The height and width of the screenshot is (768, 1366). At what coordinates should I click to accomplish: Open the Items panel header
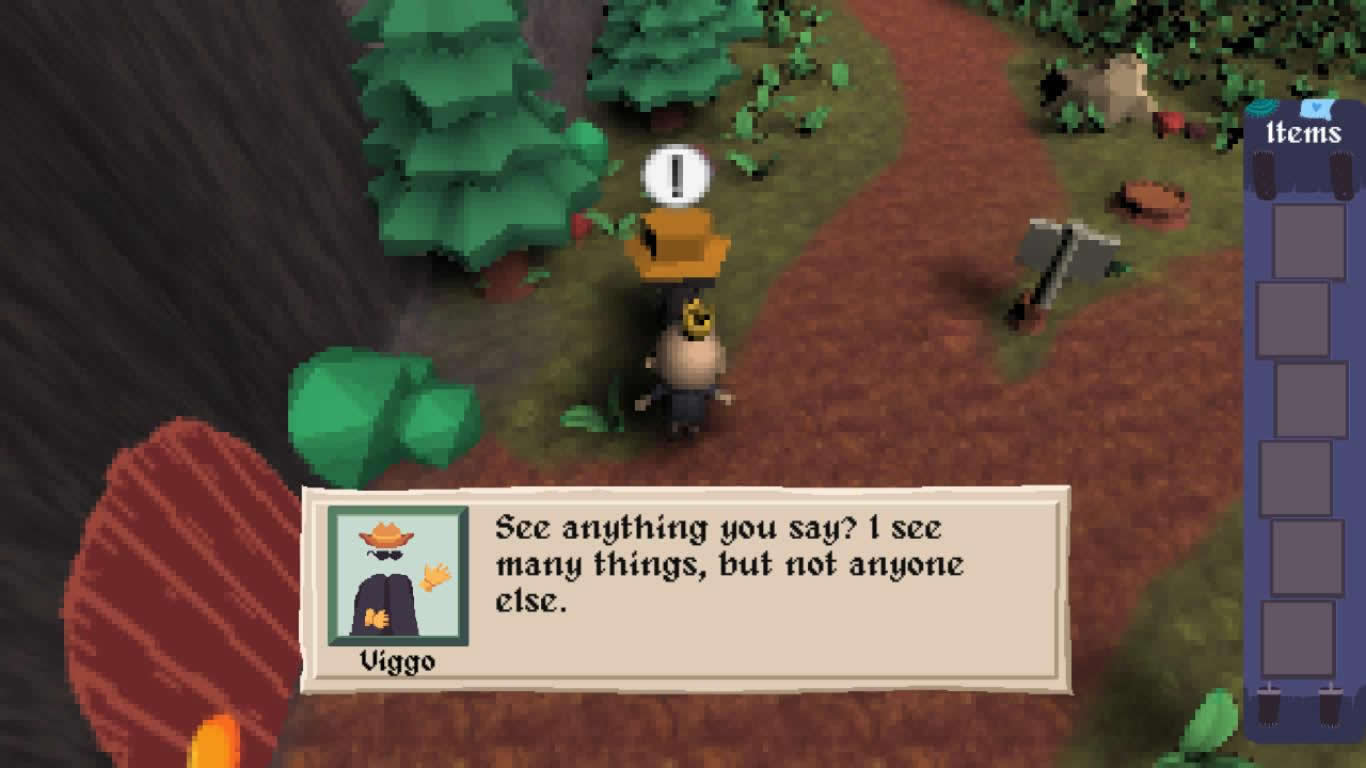[1303, 132]
